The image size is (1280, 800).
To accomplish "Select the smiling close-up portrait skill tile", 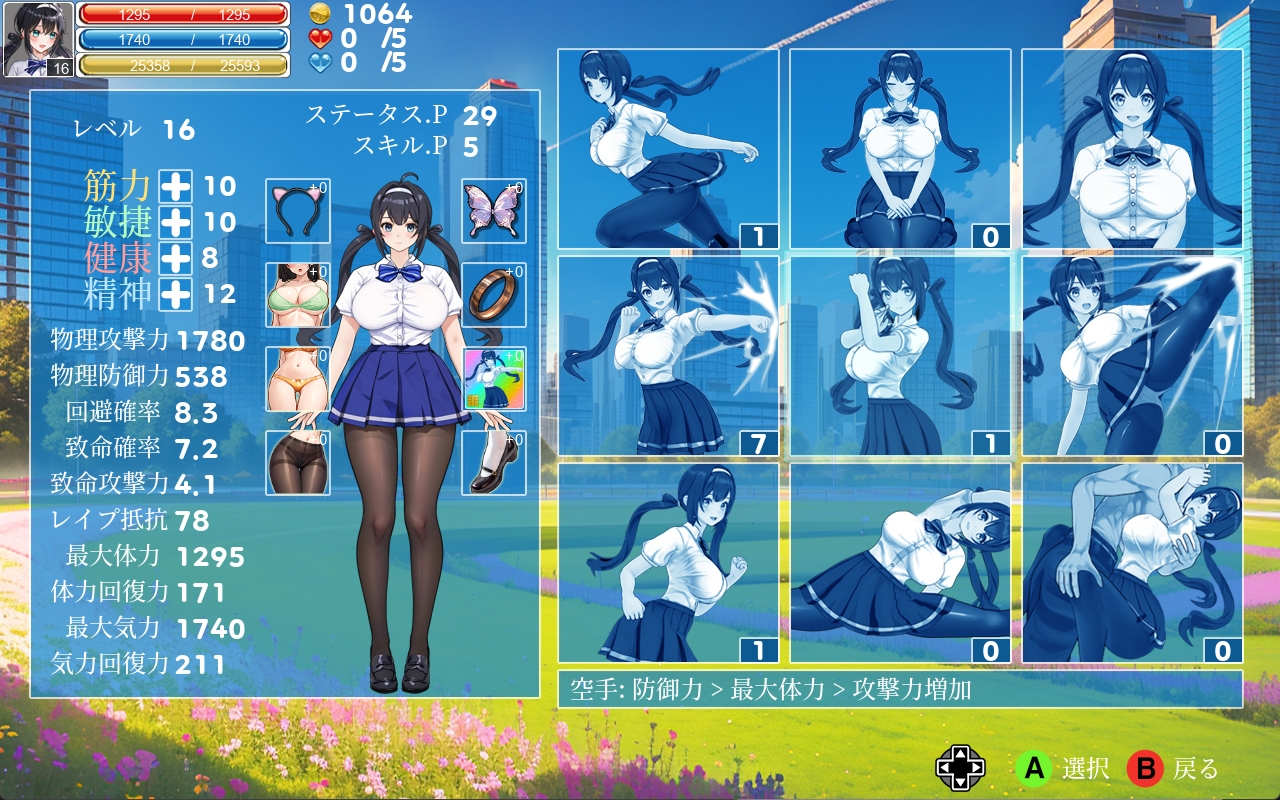I will coord(1132,148).
